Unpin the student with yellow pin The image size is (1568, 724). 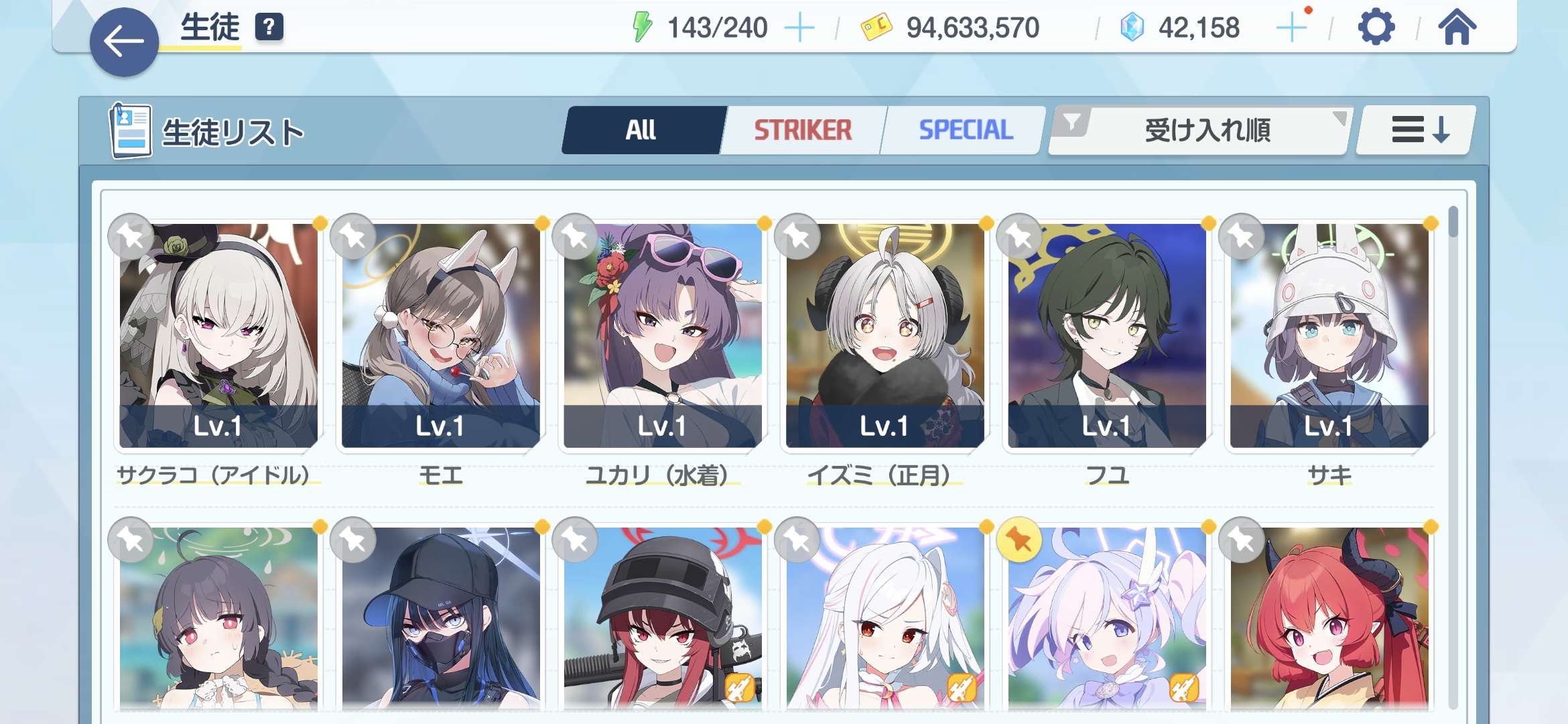point(1019,540)
